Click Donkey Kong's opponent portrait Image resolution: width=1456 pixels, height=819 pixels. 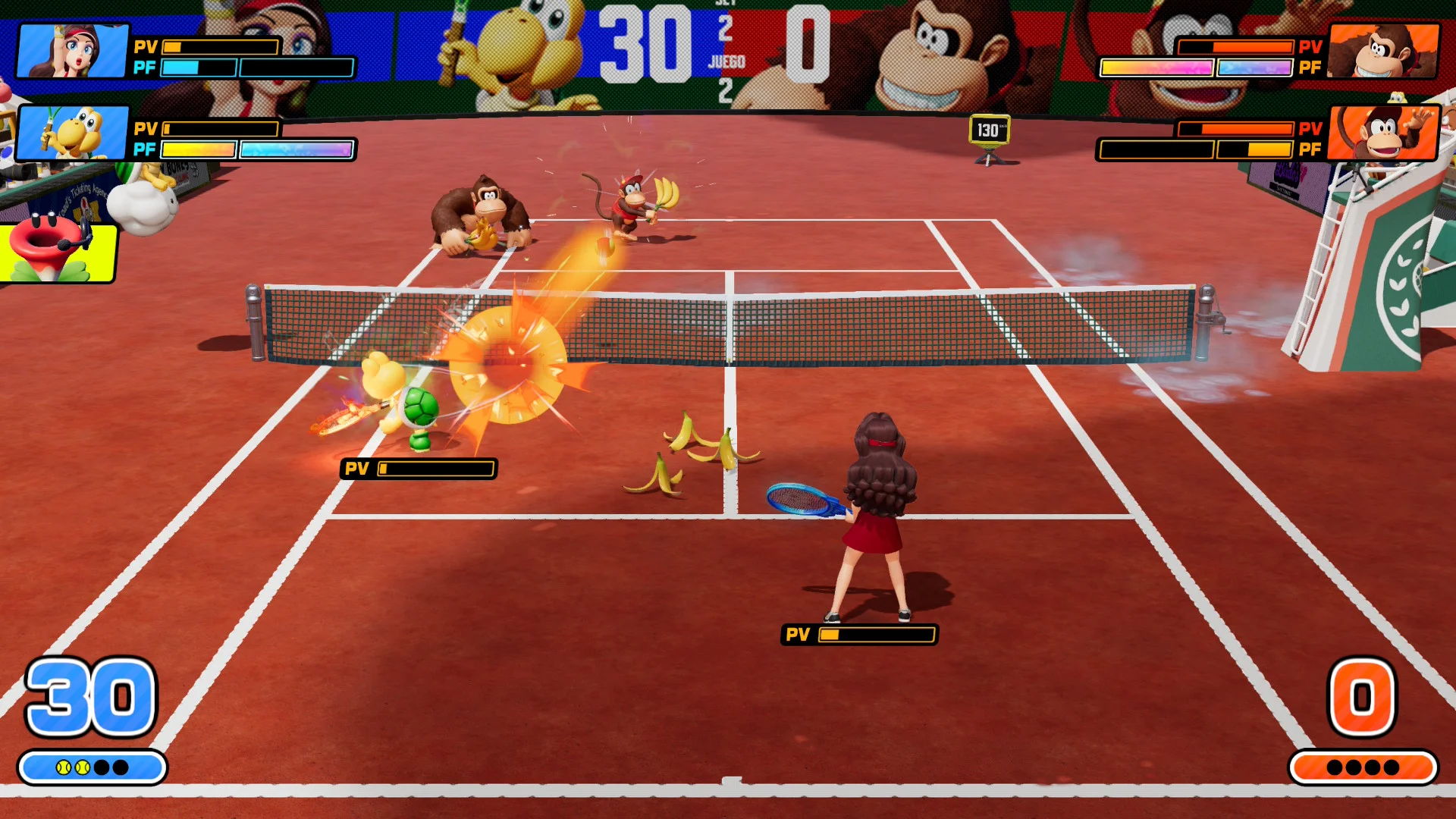[1383, 51]
